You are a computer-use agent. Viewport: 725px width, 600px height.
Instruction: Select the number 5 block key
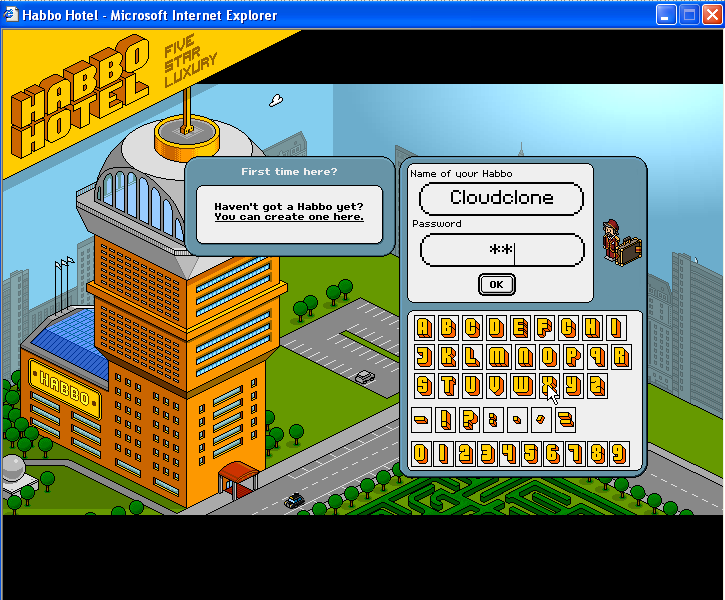pos(529,455)
